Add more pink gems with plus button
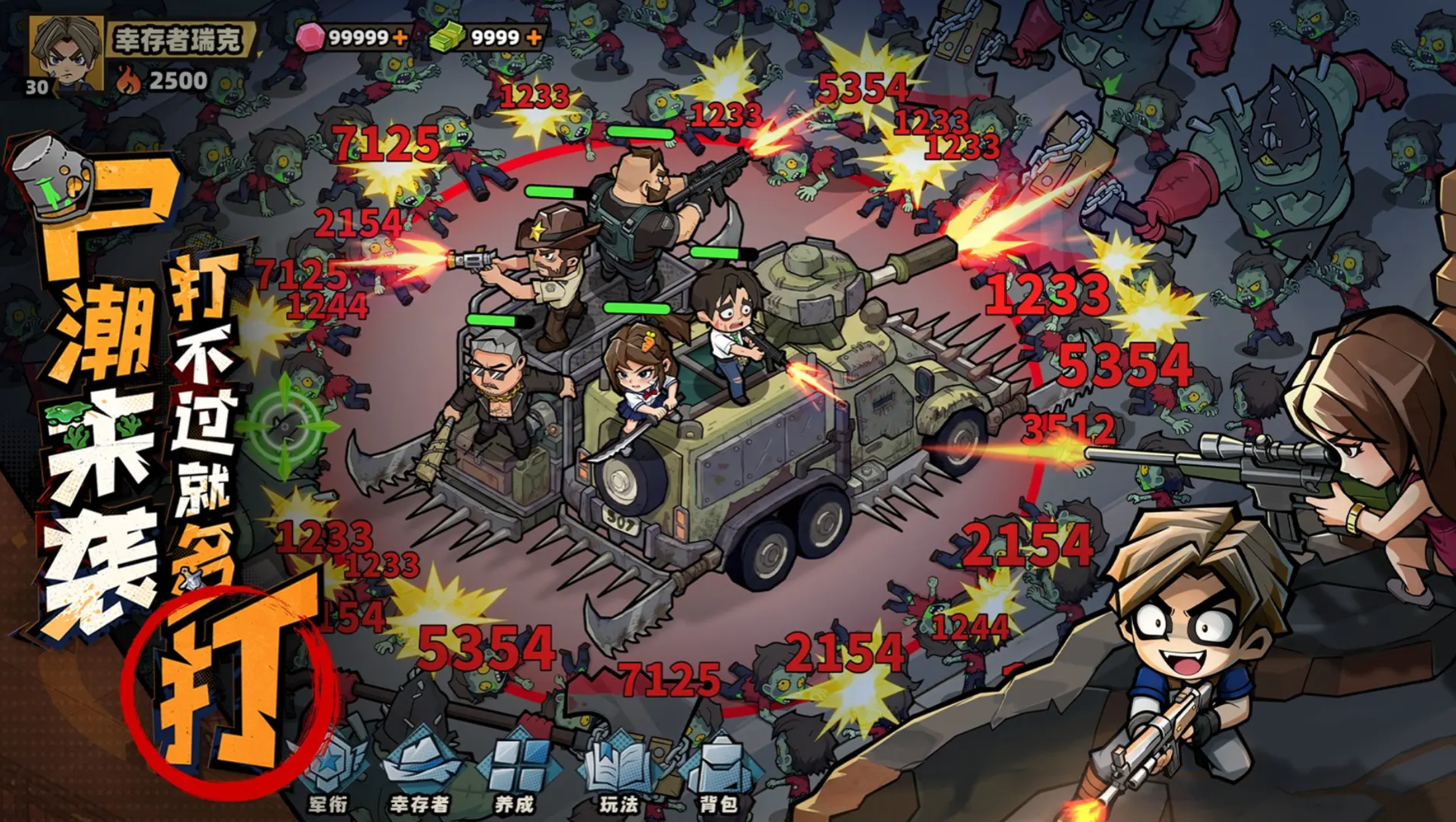 point(400,38)
